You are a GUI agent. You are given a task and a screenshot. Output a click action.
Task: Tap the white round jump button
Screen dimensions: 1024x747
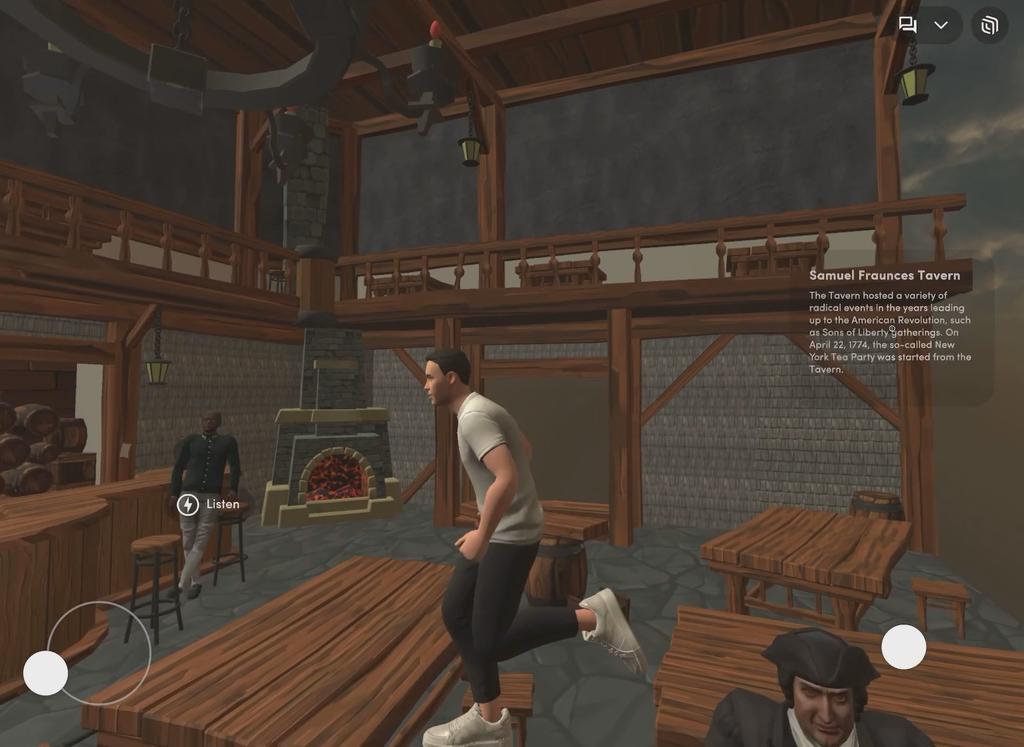click(903, 647)
